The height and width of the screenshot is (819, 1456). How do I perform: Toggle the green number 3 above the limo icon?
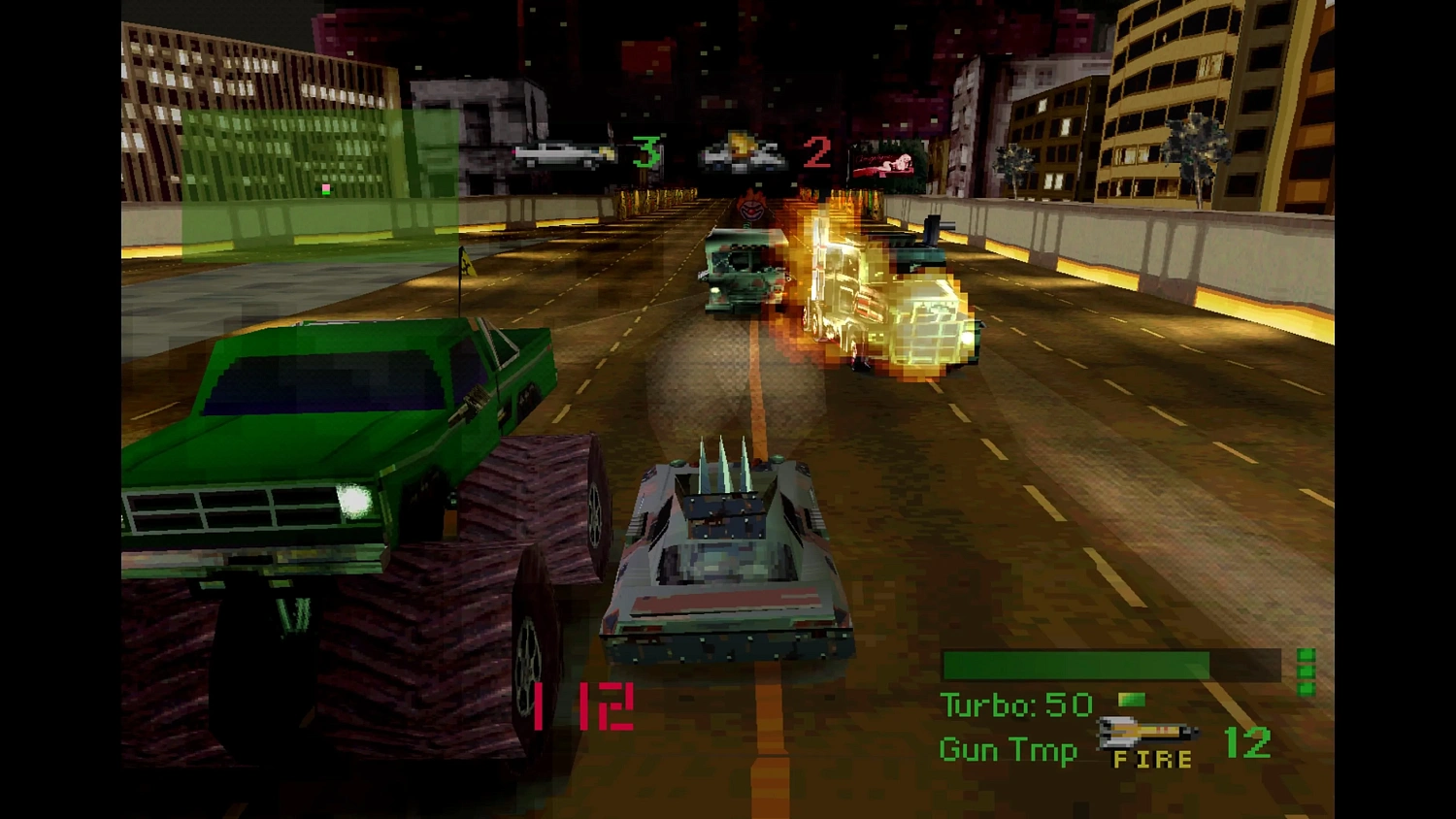tap(648, 150)
